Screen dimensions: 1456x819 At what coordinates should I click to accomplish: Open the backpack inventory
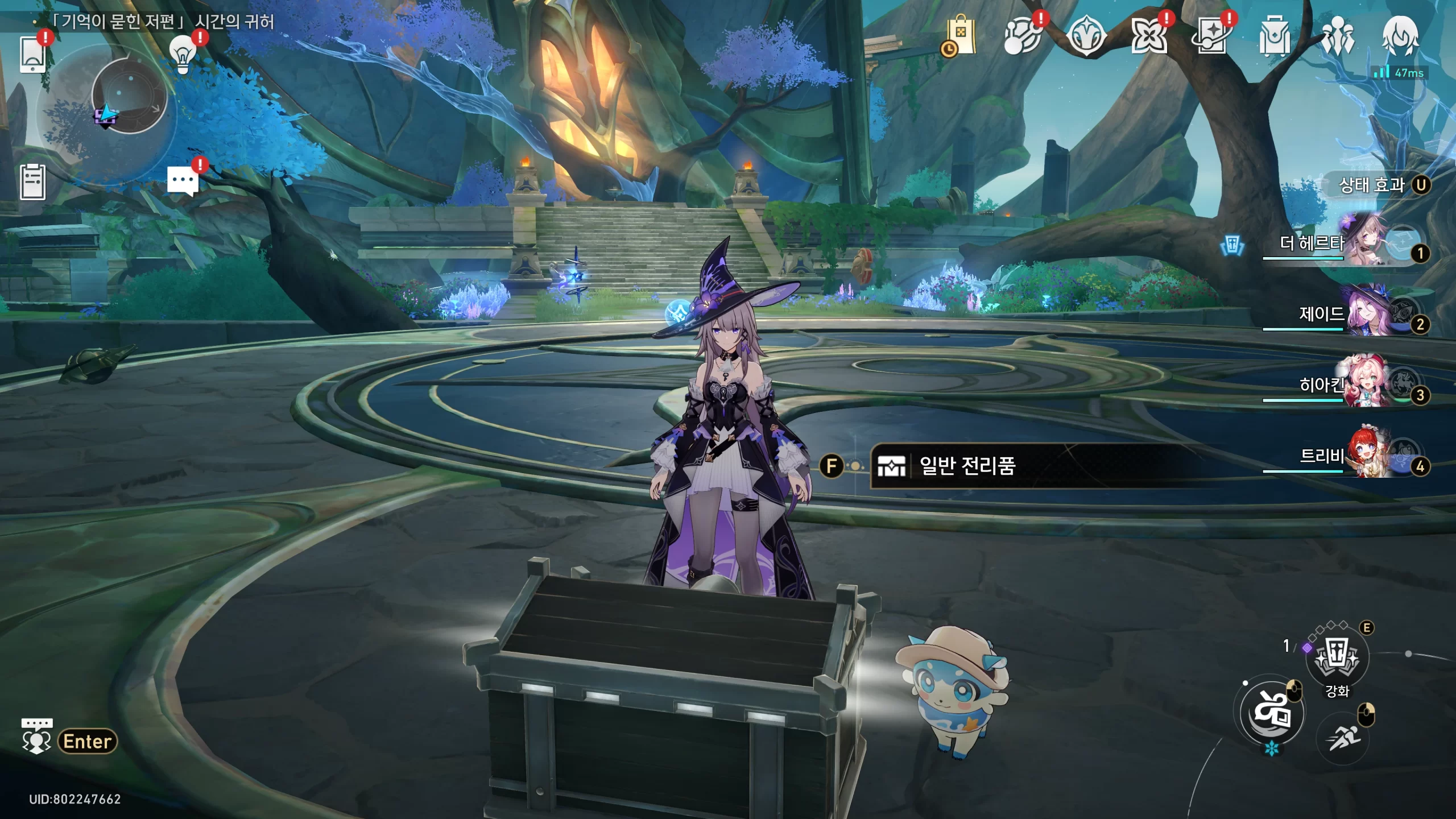(1274, 36)
